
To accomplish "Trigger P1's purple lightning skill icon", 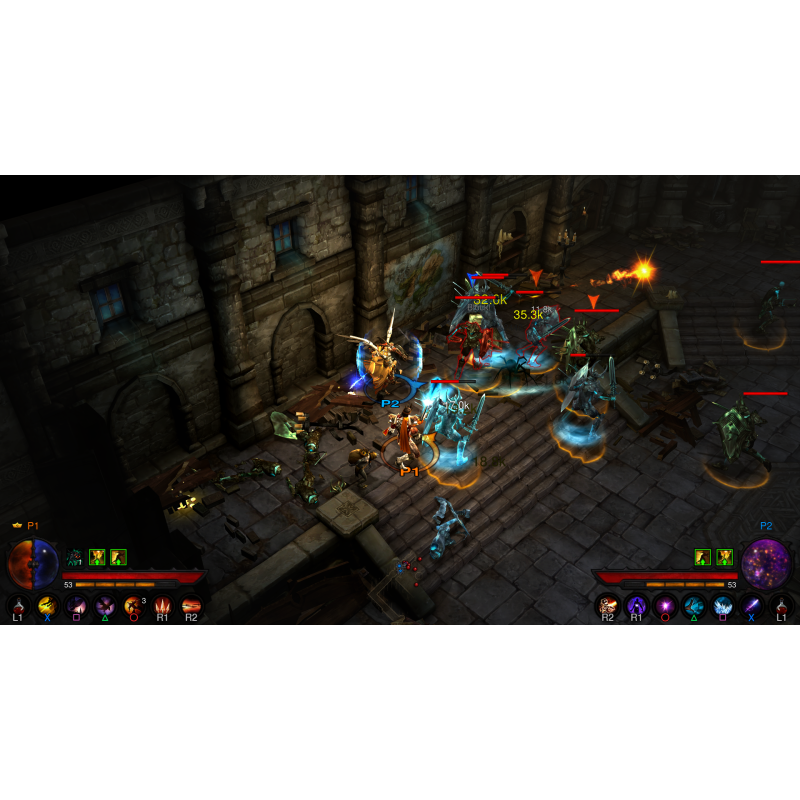I will click(75, 605).
